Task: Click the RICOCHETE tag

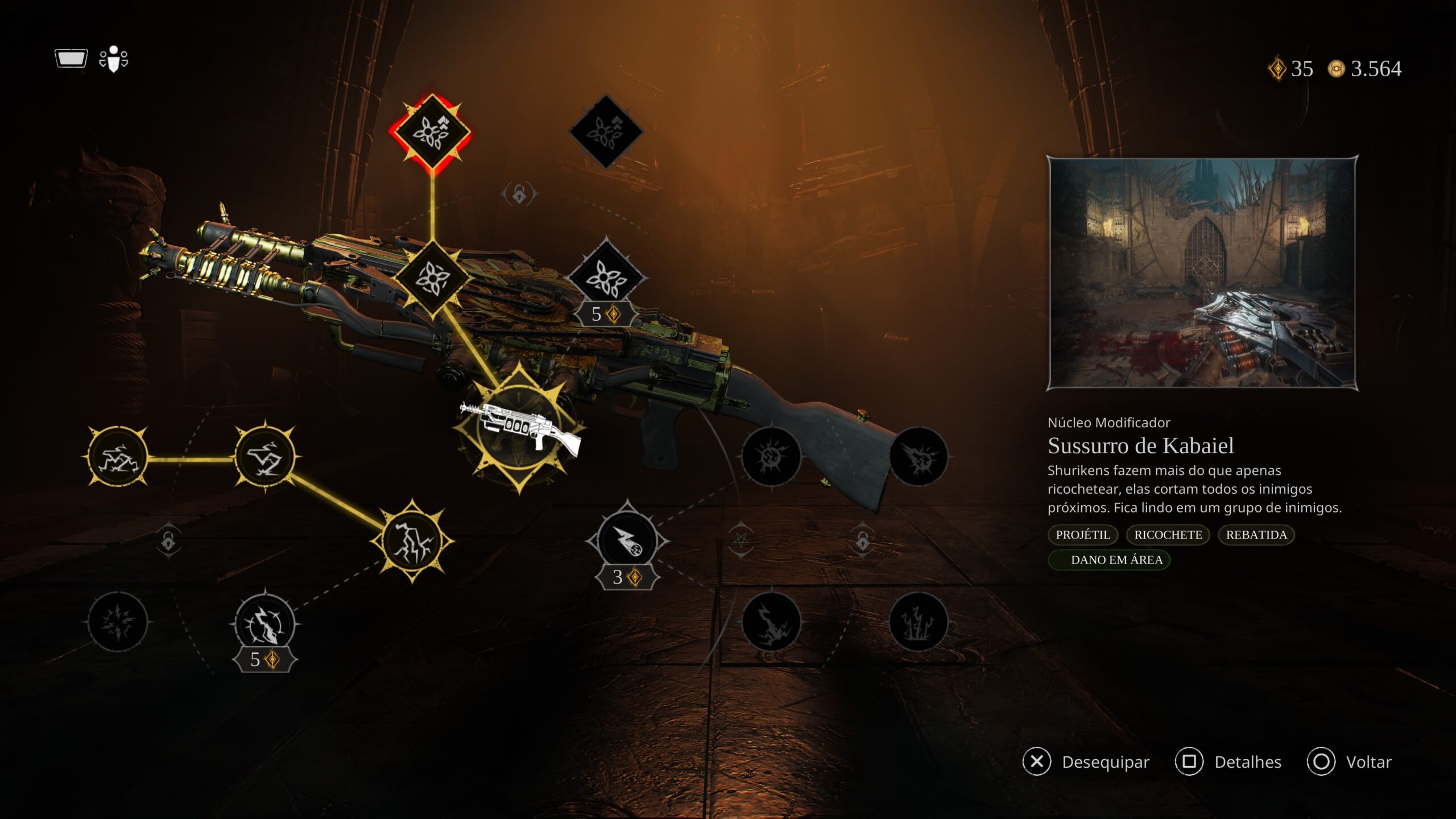Action: click(1168, 535)
